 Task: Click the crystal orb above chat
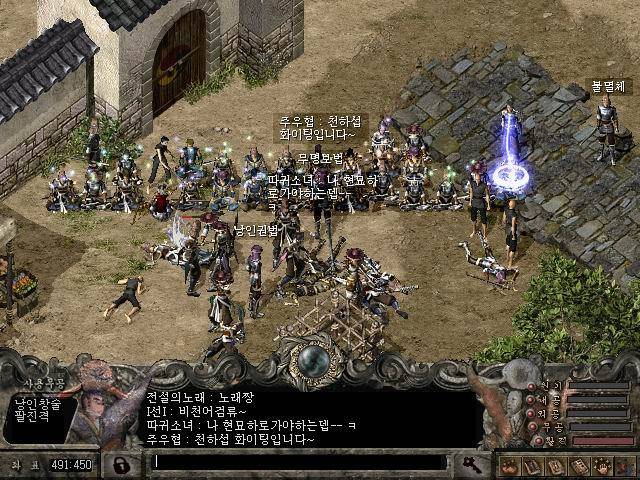pos(317,360)
